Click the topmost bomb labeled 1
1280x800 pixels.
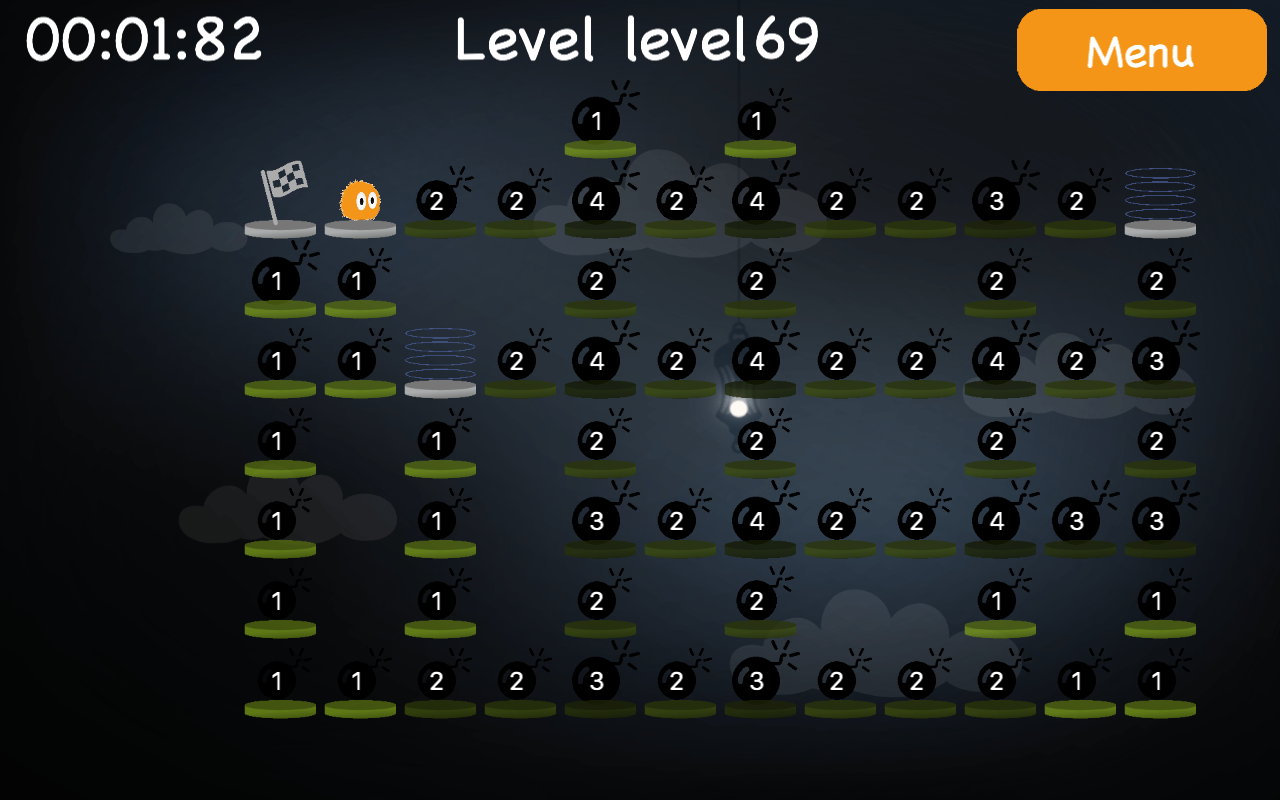point(597,121)
